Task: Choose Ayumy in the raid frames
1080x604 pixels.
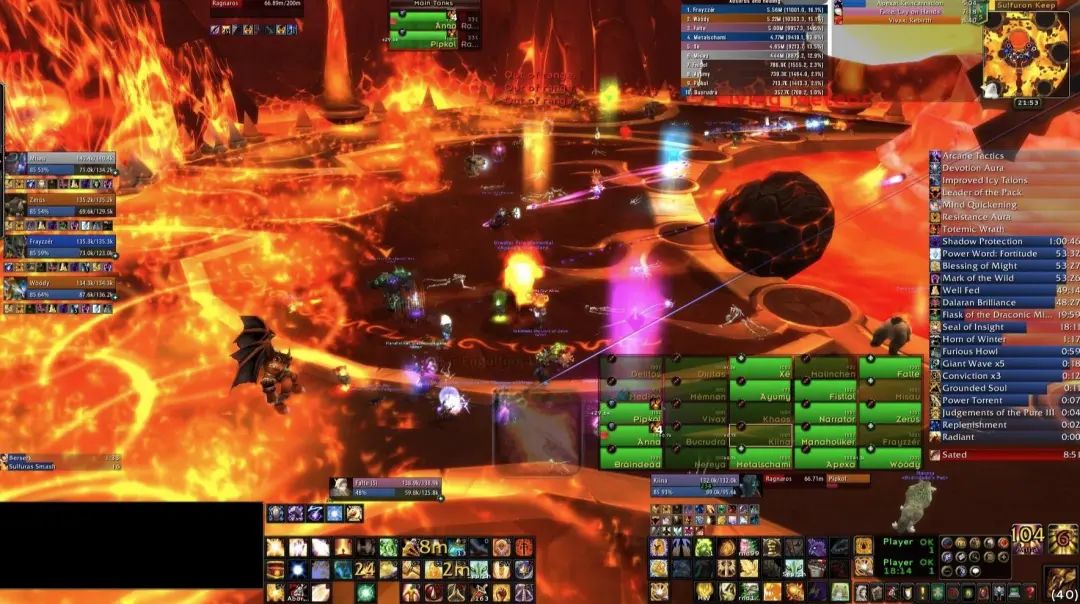Action: coord(761,391)
